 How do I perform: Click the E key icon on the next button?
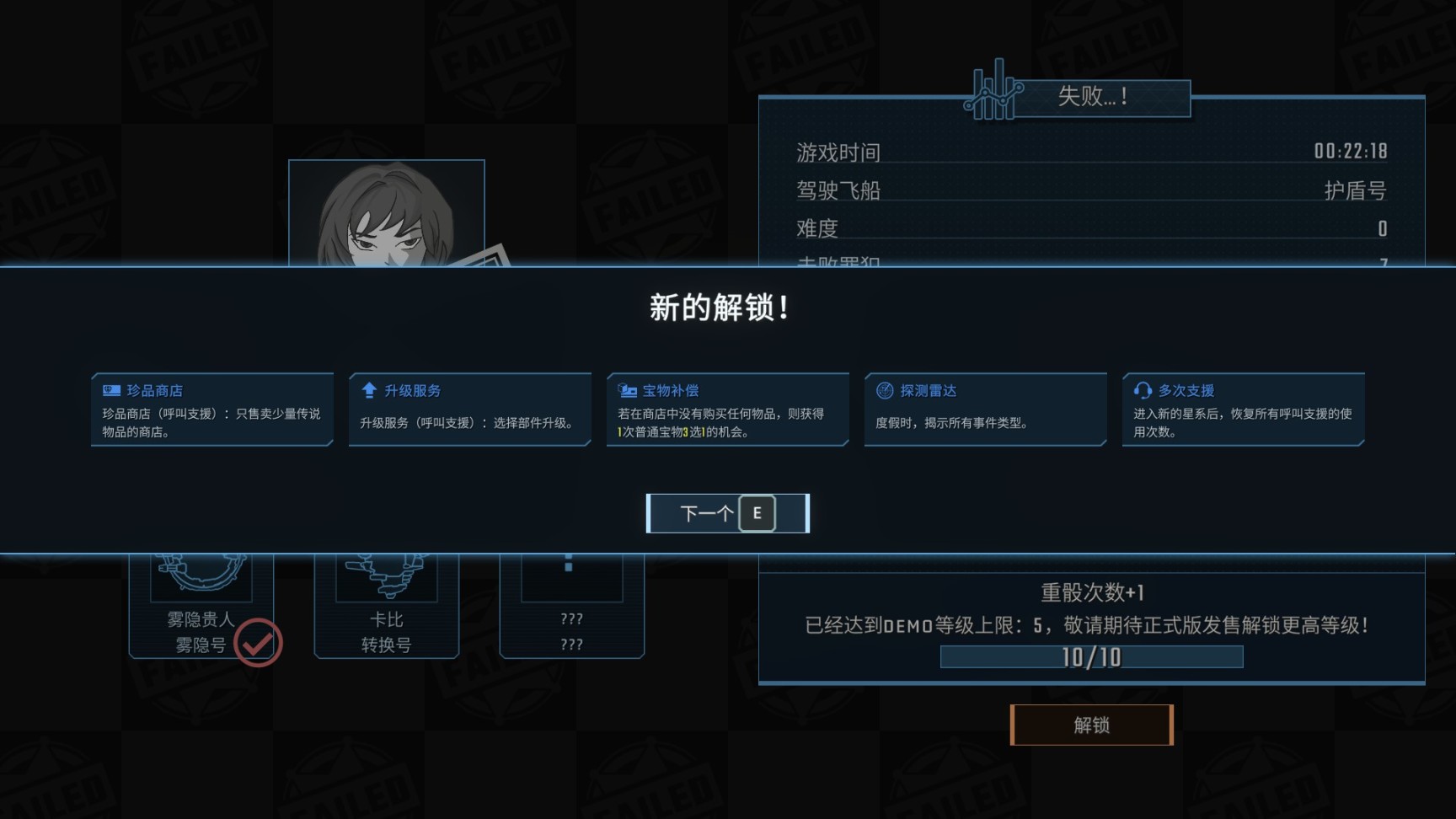point(757,512)
